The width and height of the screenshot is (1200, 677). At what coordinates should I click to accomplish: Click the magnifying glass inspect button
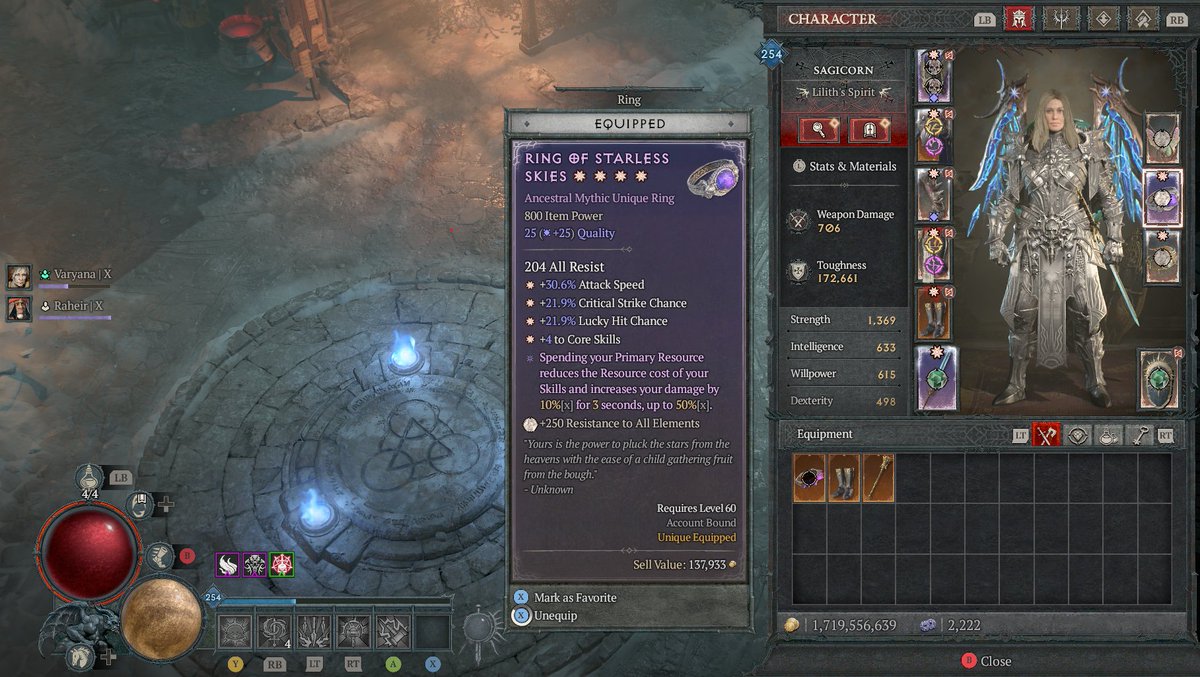coord(817,130)
